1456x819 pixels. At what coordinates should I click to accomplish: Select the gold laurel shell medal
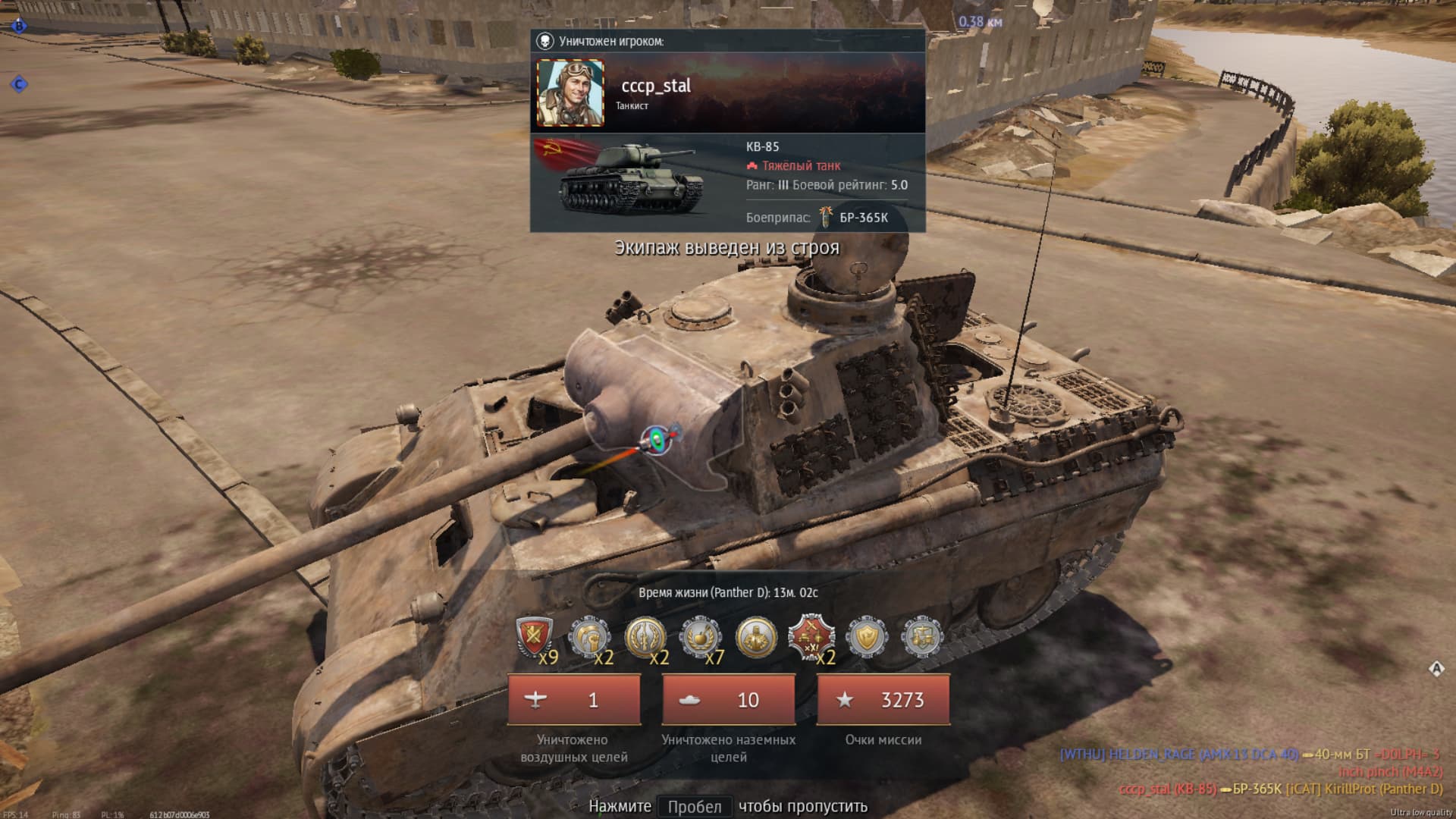coord(645,638)
